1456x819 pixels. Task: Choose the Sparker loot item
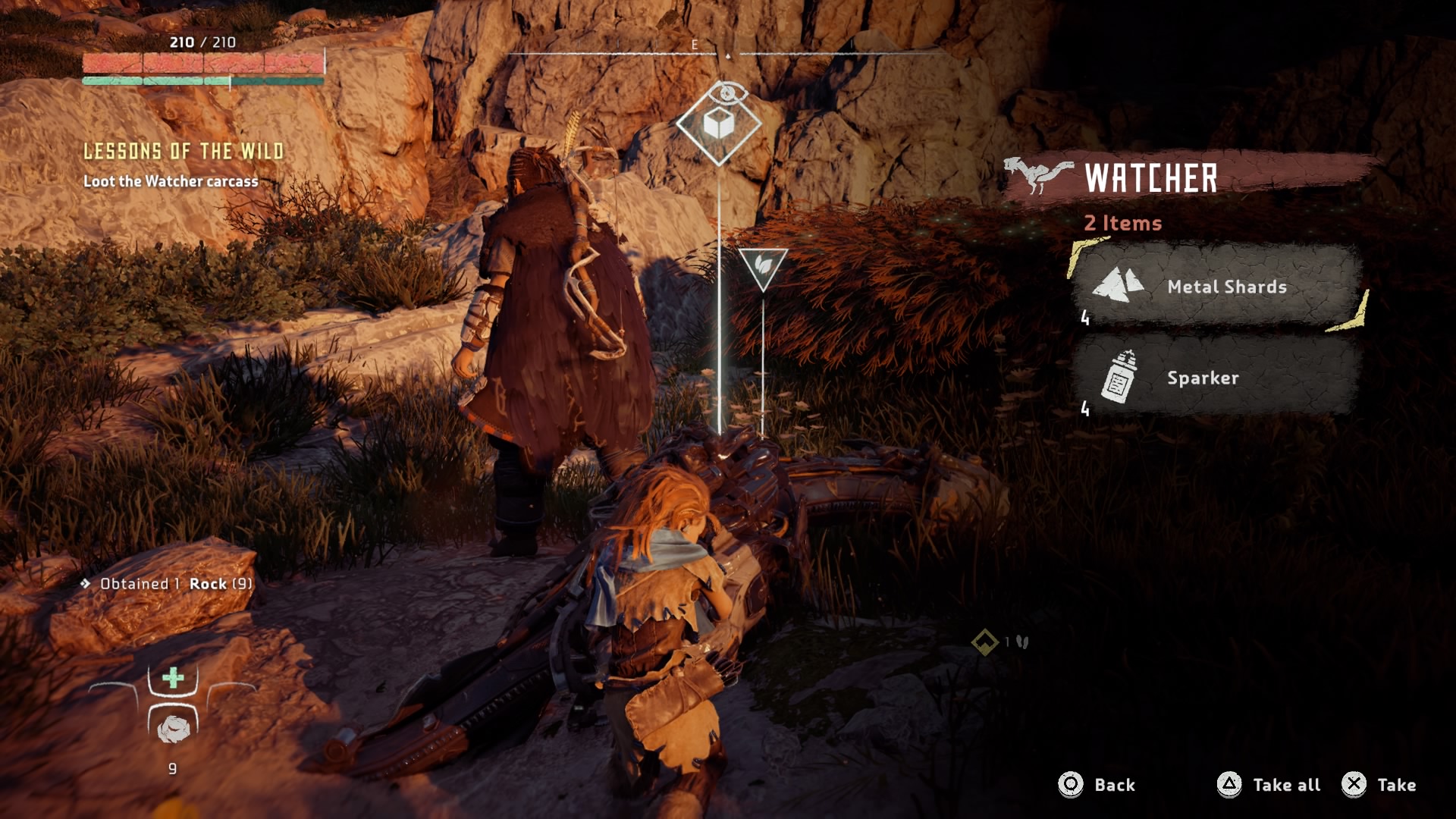click(1216, 377)
